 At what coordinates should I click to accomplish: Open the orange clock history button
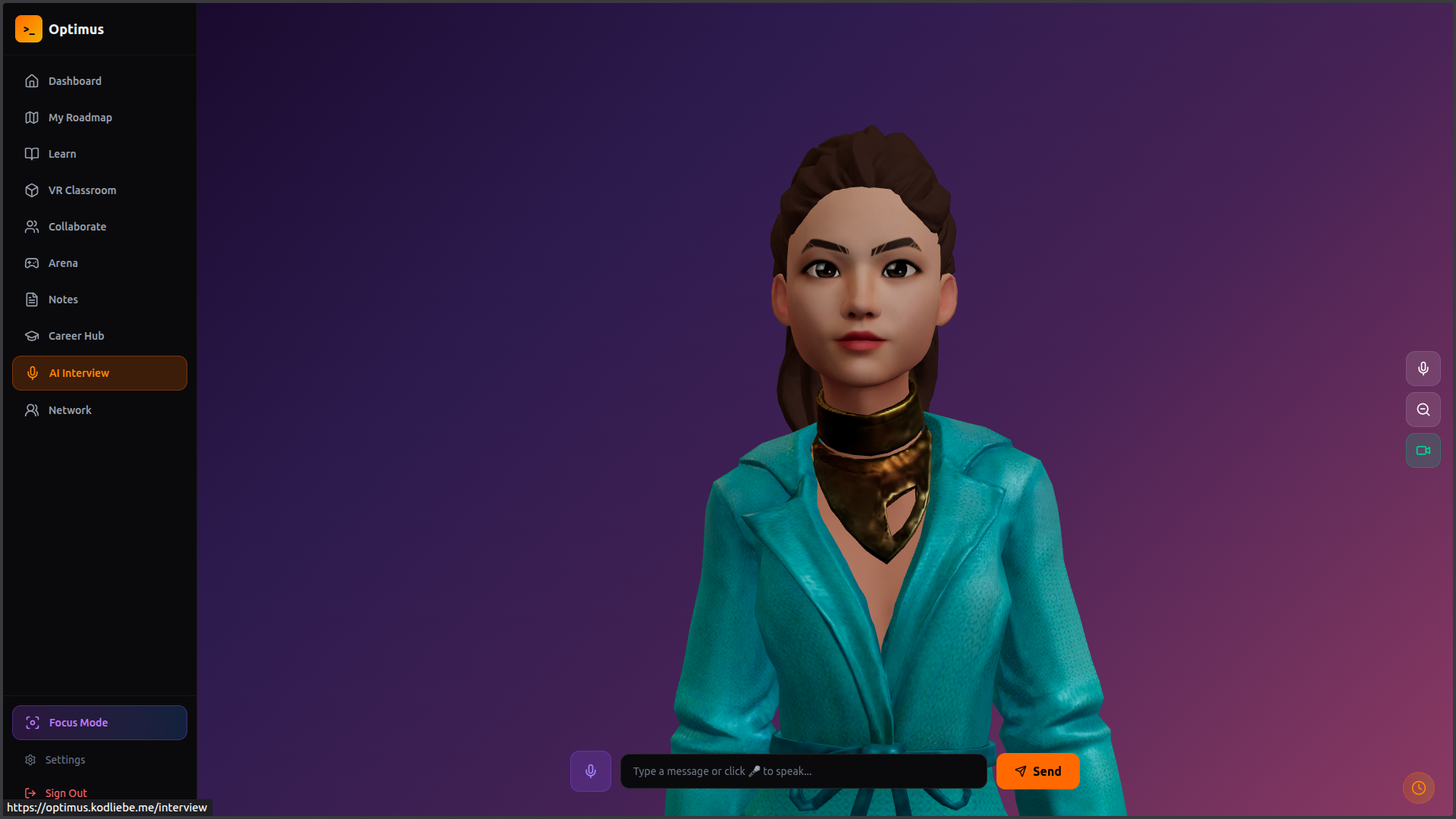1419,788
